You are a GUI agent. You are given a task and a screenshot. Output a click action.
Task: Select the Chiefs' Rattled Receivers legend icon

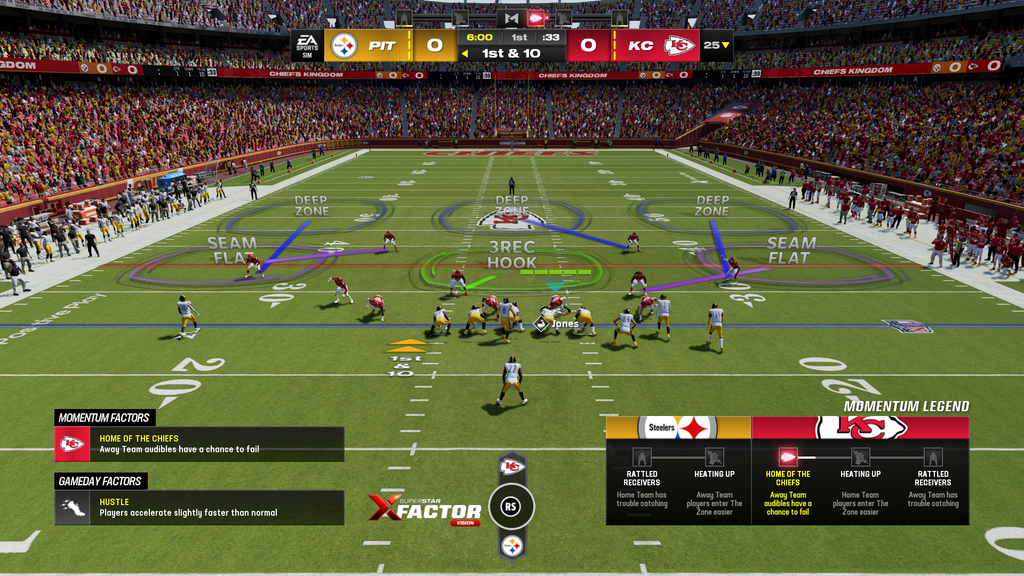pyautogui.click(x=932, y=457)
